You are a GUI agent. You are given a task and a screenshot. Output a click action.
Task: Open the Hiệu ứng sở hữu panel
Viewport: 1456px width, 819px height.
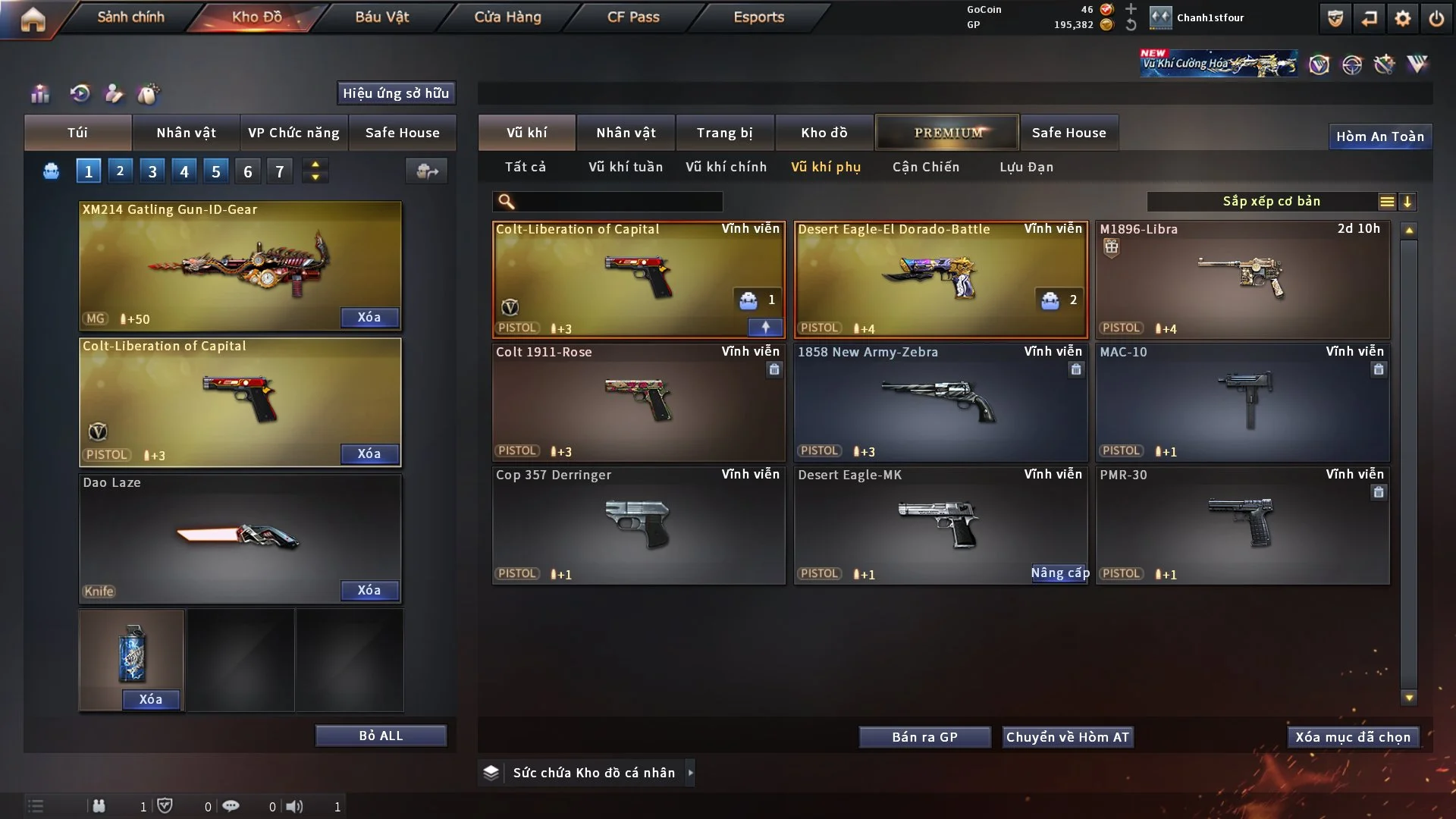[x=396, y=93]
